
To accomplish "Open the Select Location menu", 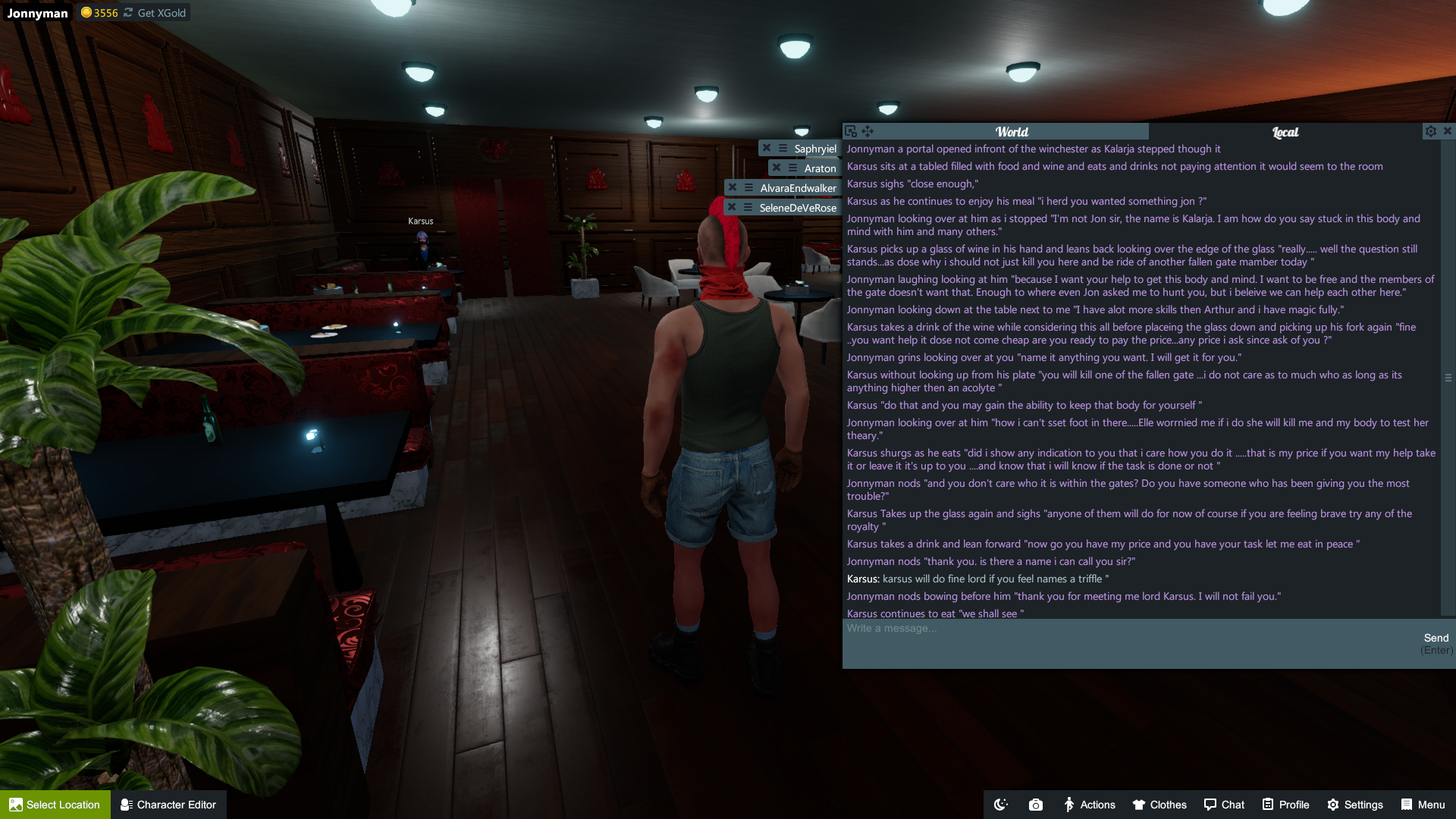I will [55, 805].
